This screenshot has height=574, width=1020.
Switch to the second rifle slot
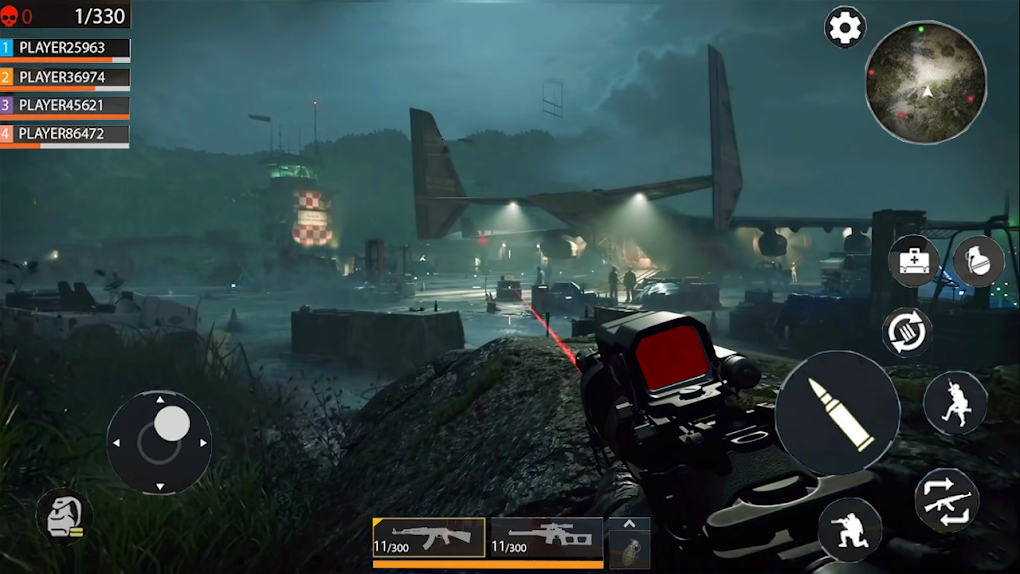point(546,538)
